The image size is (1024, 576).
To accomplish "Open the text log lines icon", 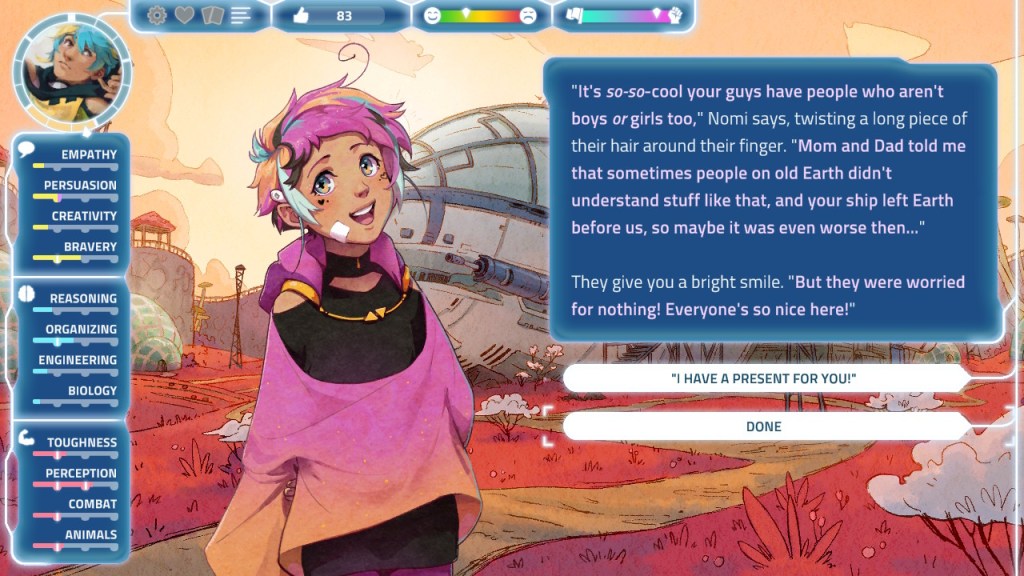I will tap(241, 15).
